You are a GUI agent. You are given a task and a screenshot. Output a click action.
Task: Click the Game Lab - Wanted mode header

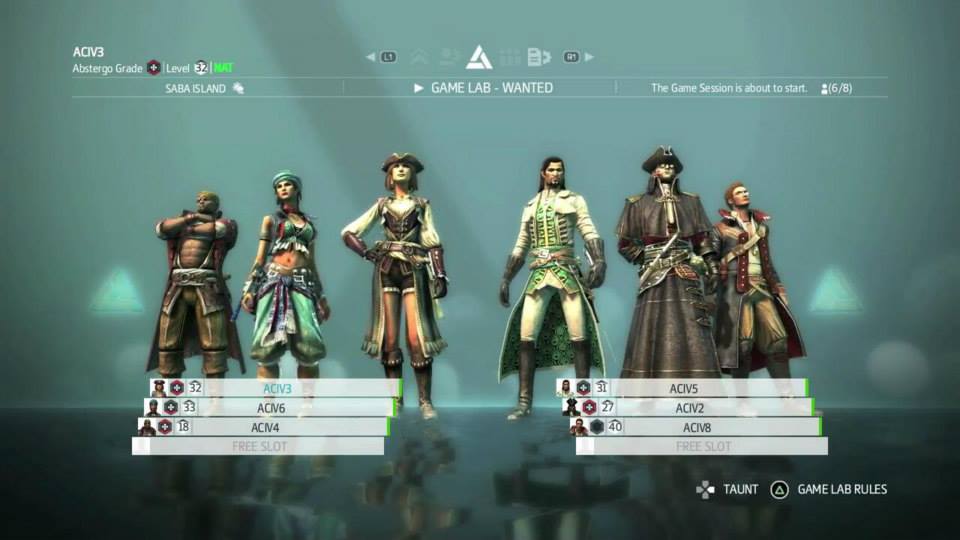click(x=484, y=88)
